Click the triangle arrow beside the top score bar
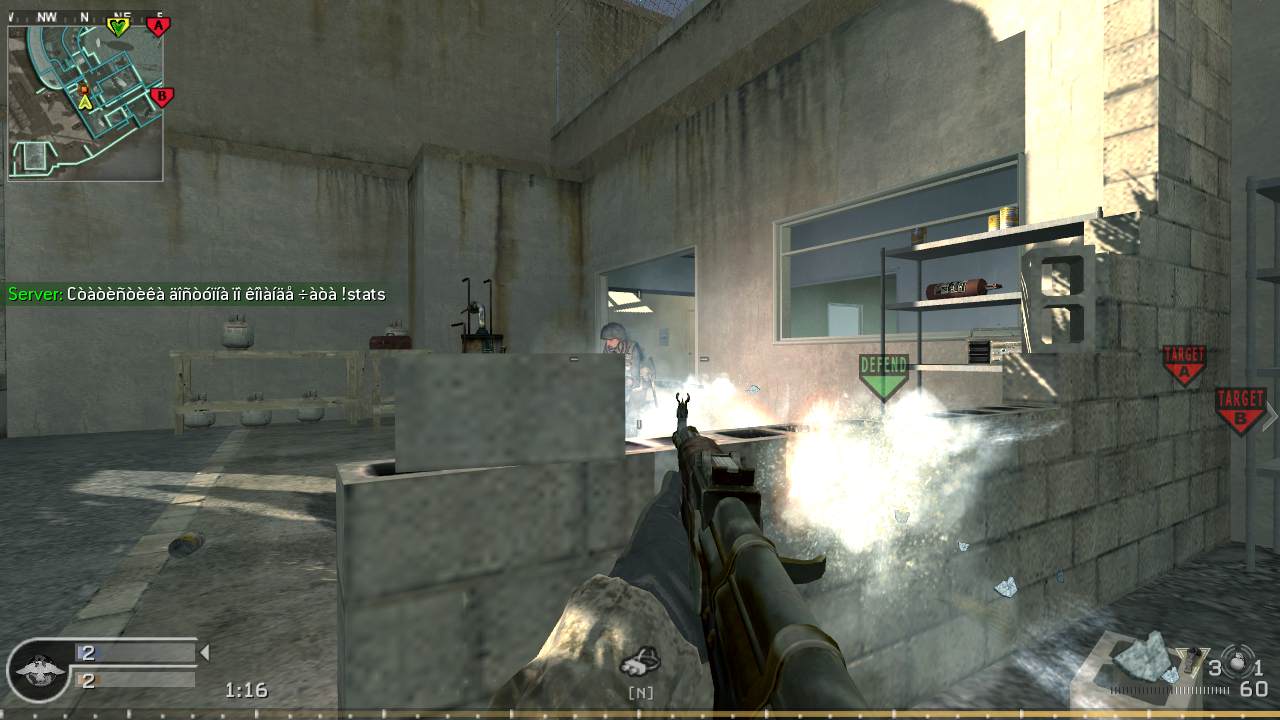The height and width of the screenshot is (720, 1280). pyautogui.click(x=205, y=652)
